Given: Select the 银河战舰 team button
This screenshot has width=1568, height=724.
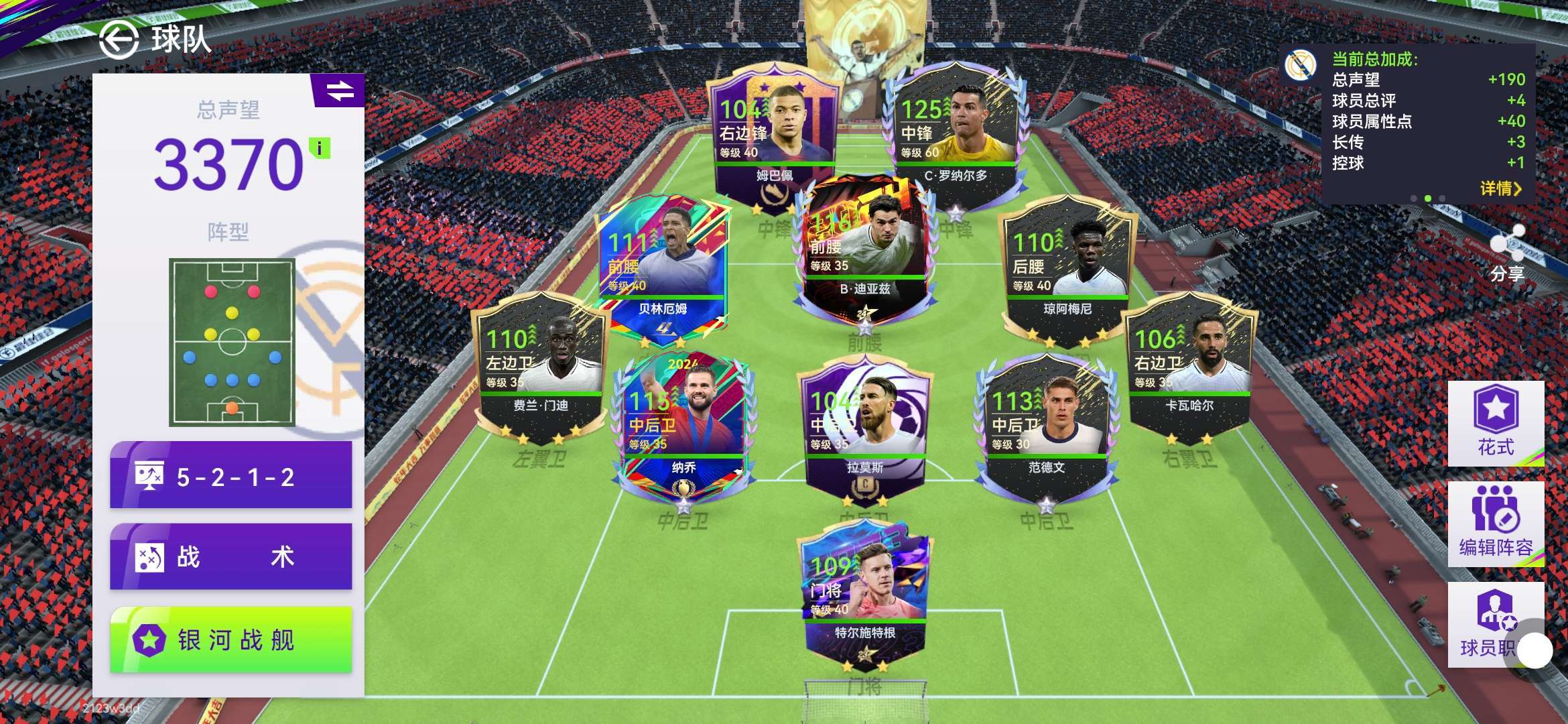Looking at the screenshot, I should tap(231, 640).
